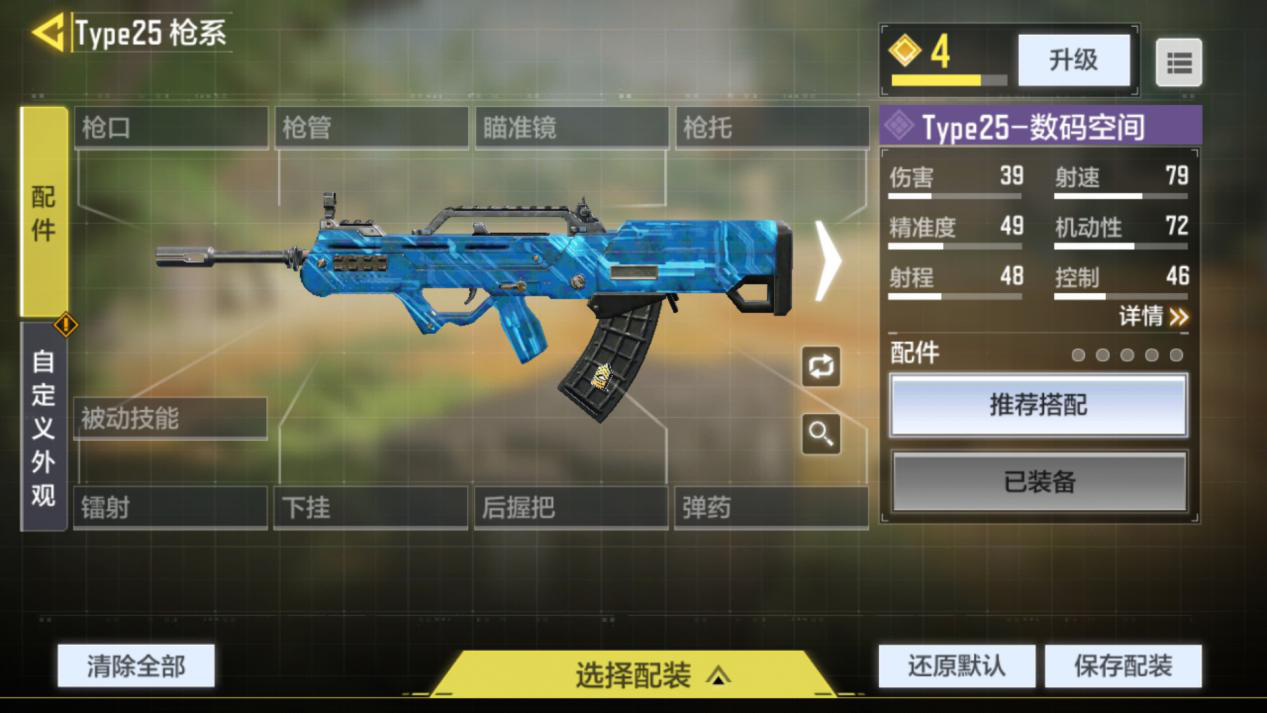The height and width of the screenshot is (713, 1267).
Task: Choose the 枪托 stock slot
Action: (771, 128)
